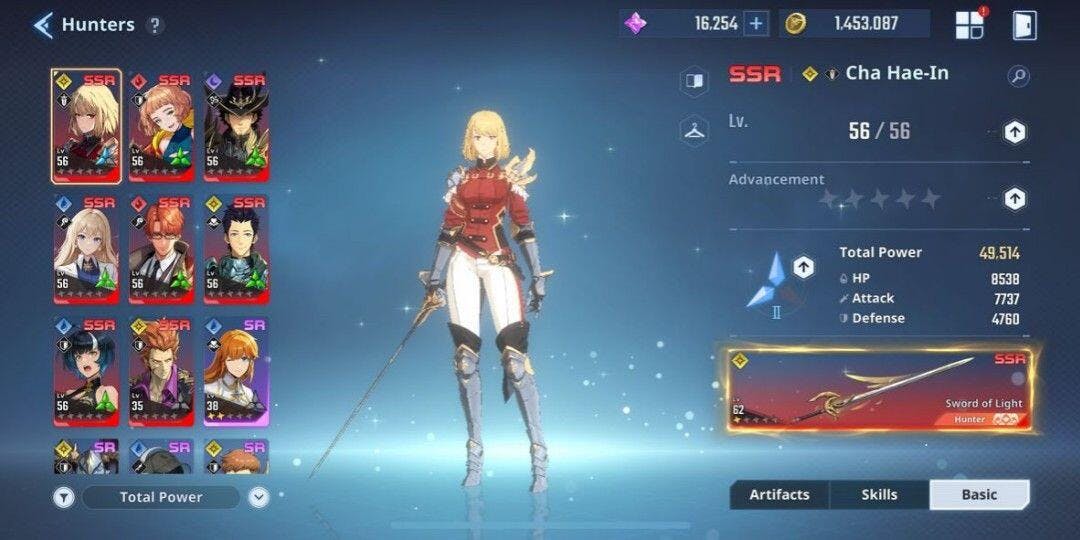Open the magnifier detail view
1080x540 pixels.
[x=1018, y=75]
